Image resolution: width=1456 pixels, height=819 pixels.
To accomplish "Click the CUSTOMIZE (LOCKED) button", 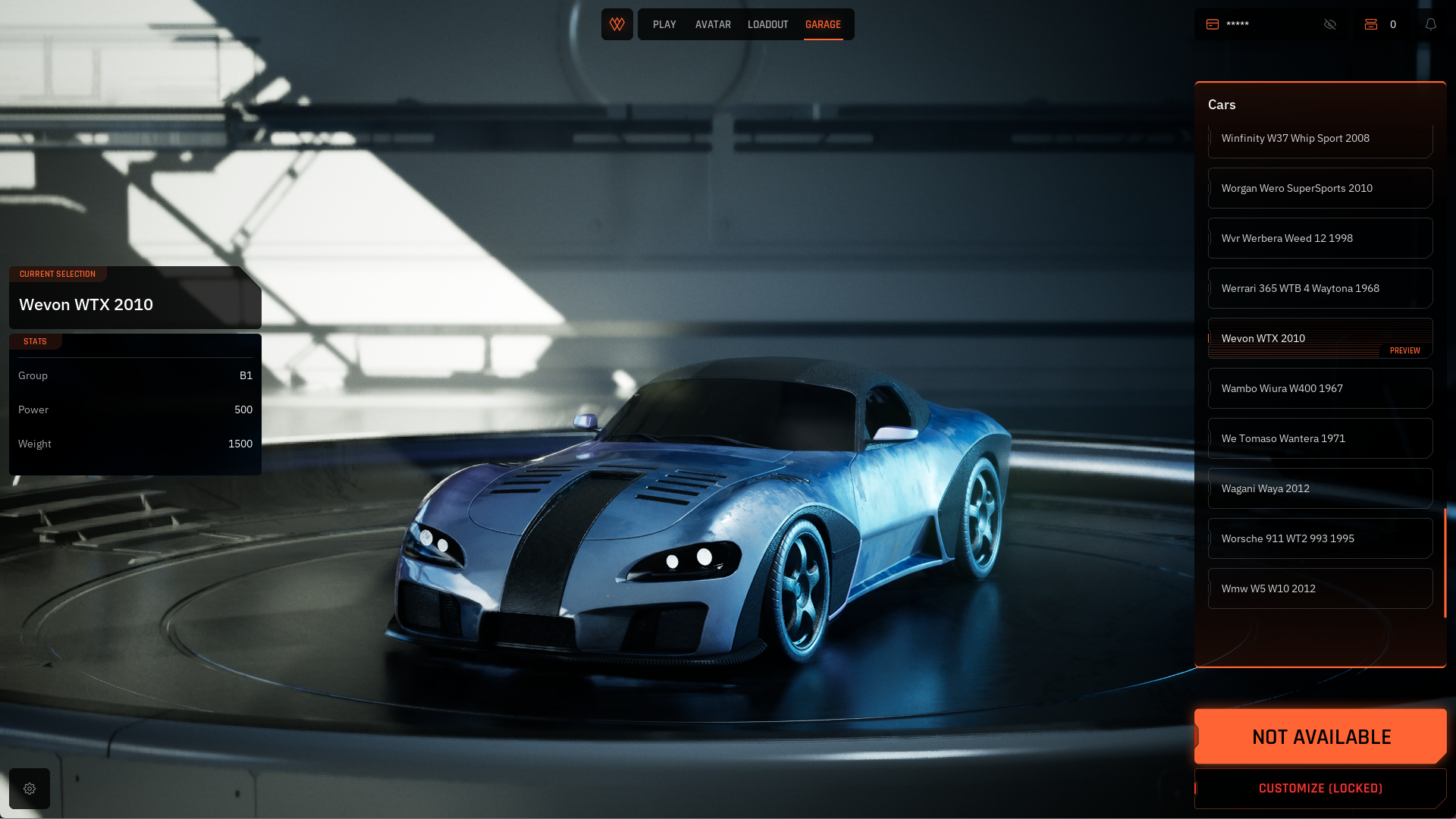I will coord(1320,789).
